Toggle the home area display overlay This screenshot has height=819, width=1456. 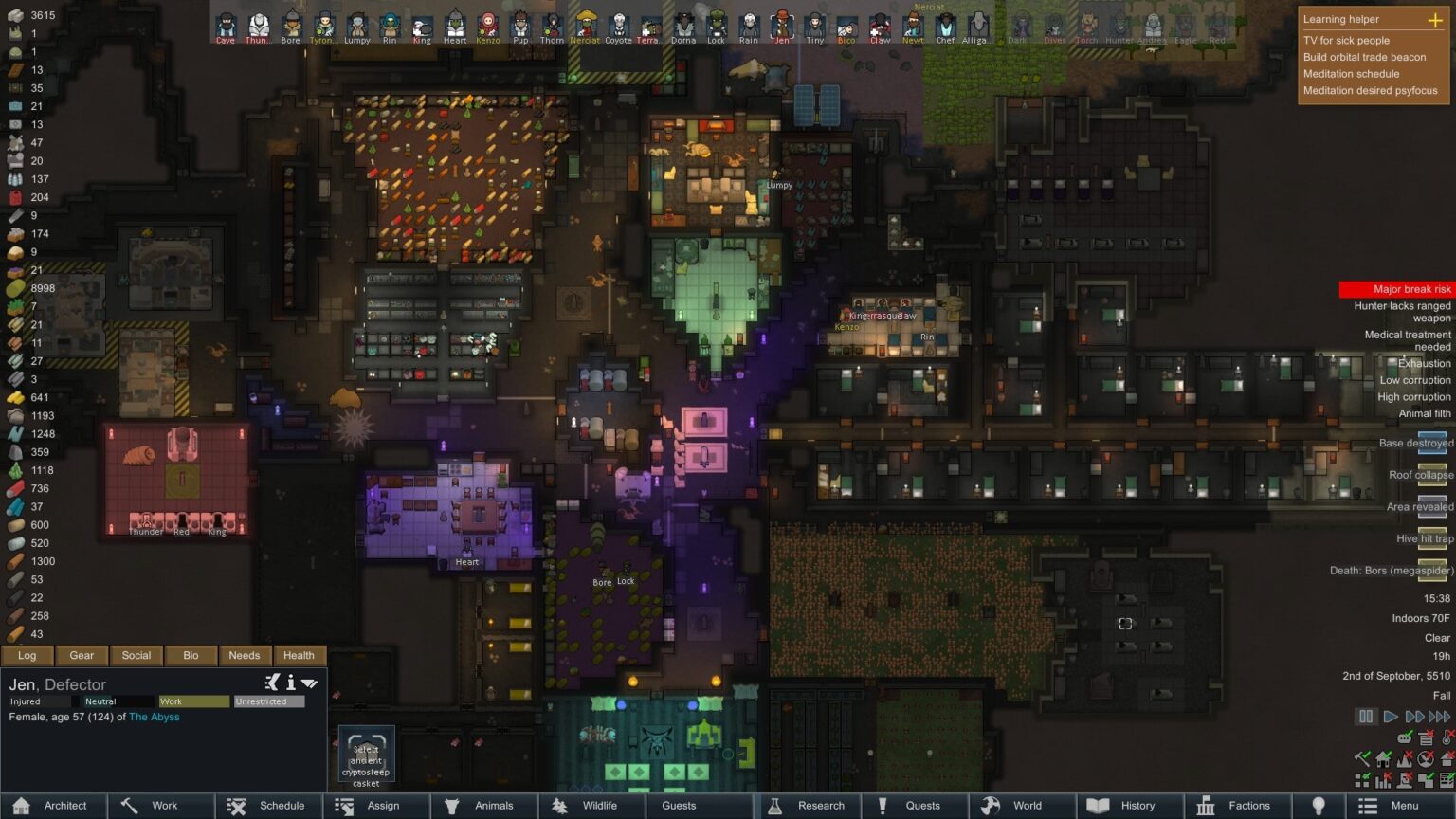[x=1383, y=758]
